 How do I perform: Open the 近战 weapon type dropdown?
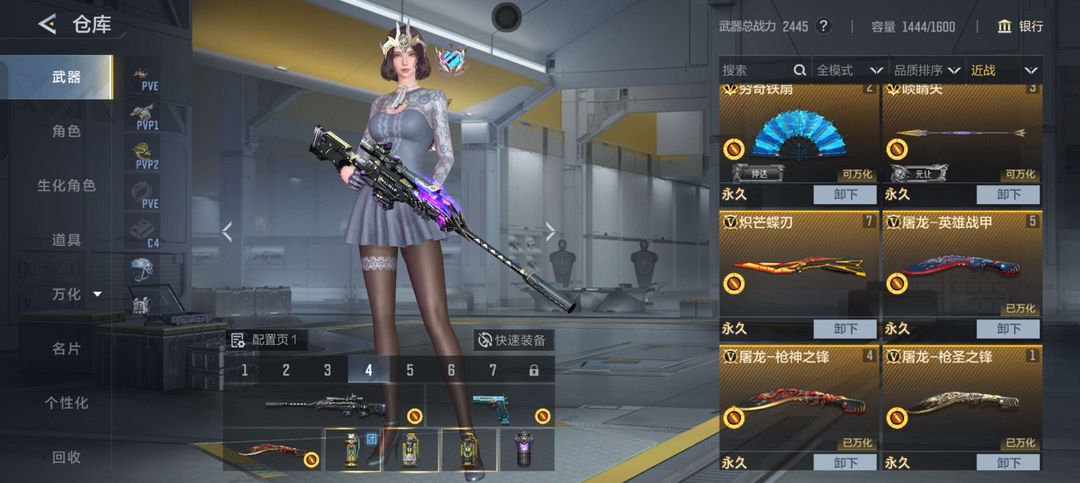coord(1003,70)
